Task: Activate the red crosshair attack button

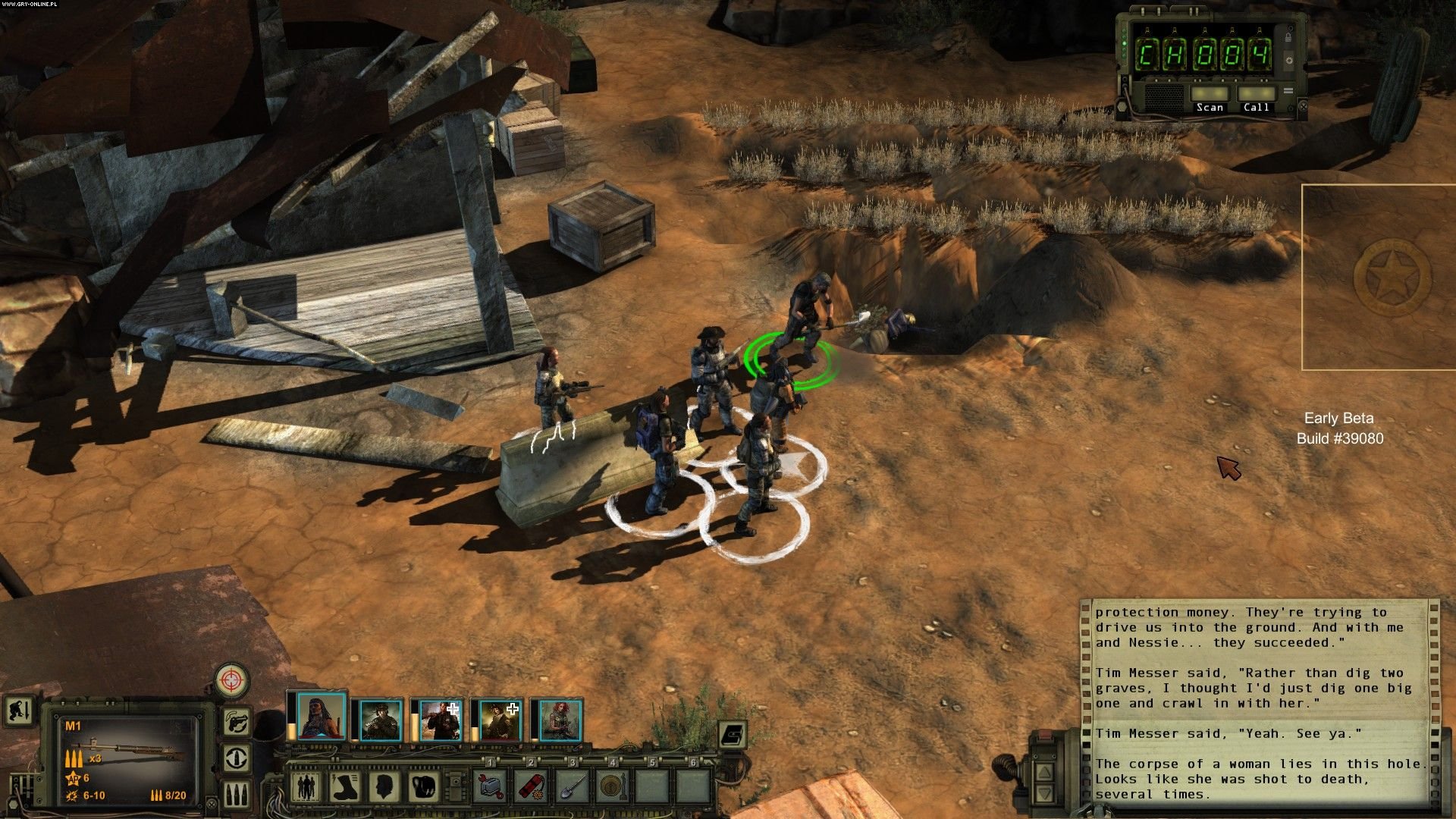Action: 232,679
